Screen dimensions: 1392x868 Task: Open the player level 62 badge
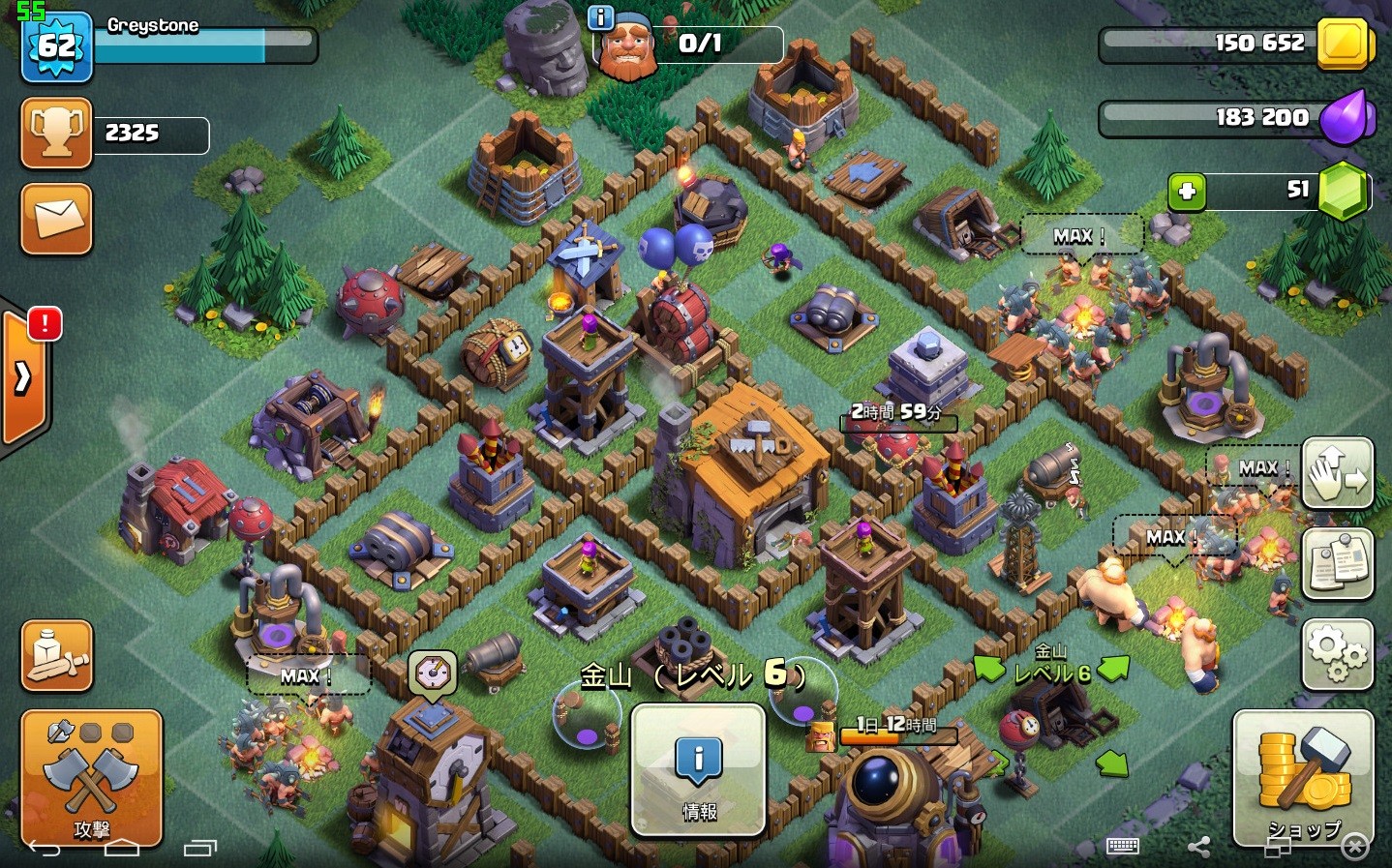coord(57,46)
